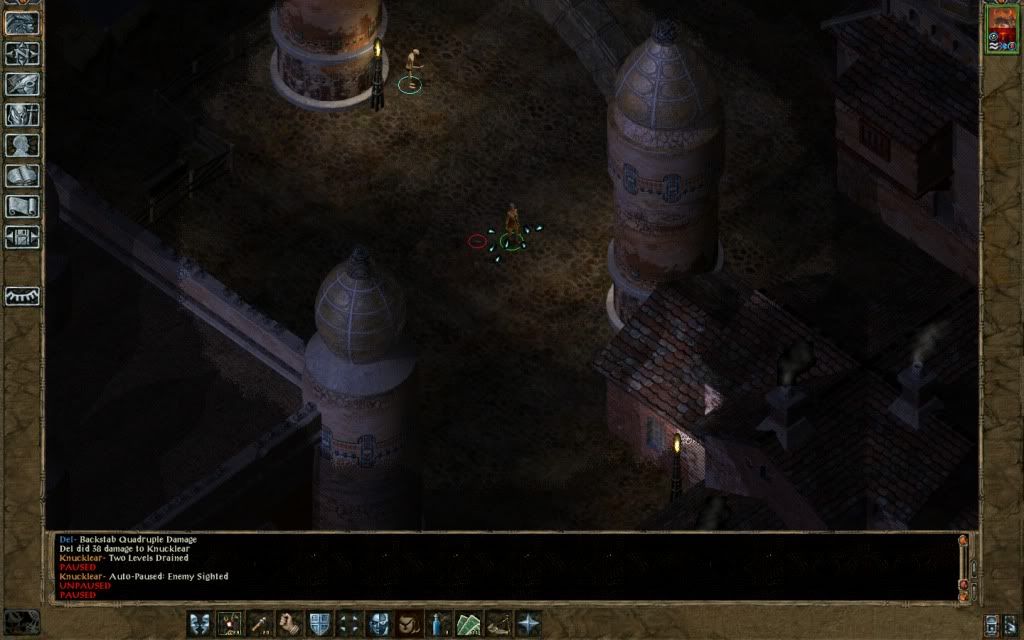Image resolution: width=1024 pixels, height=640 pixels.
Task: Click the return-to-game dragon button
Action: pos(22,23)
